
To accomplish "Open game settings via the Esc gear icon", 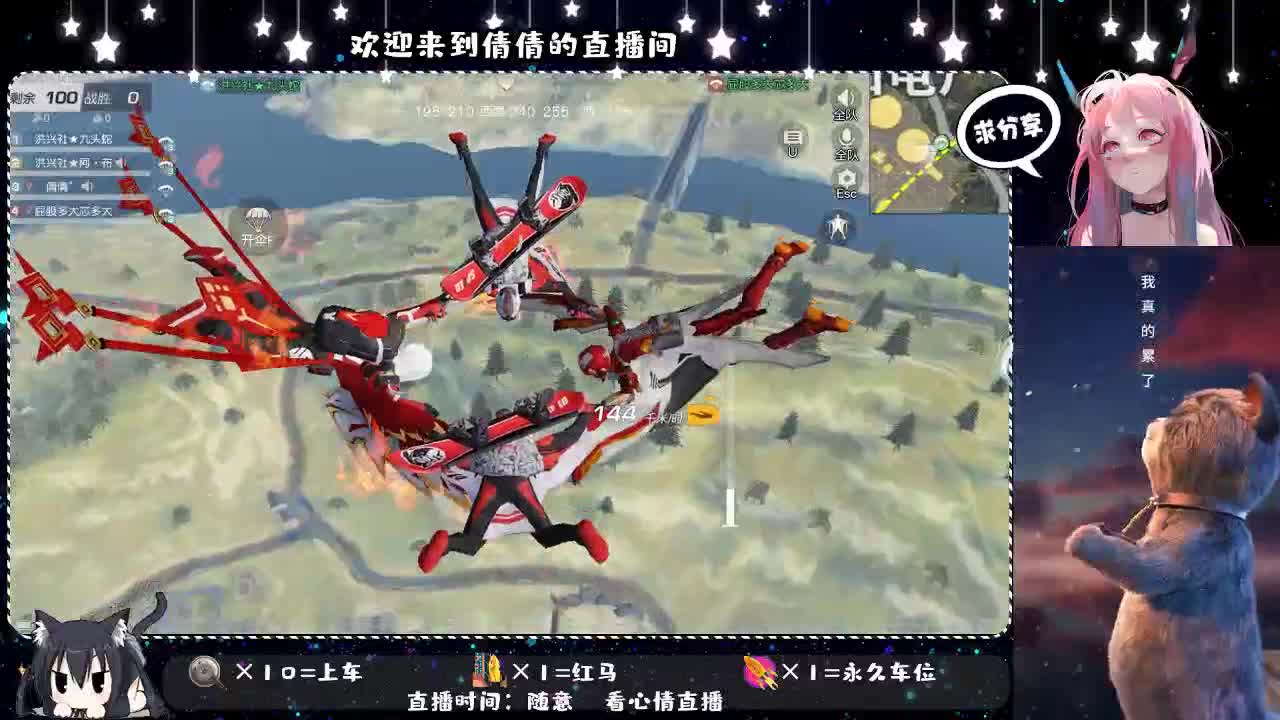I will 845,178.
